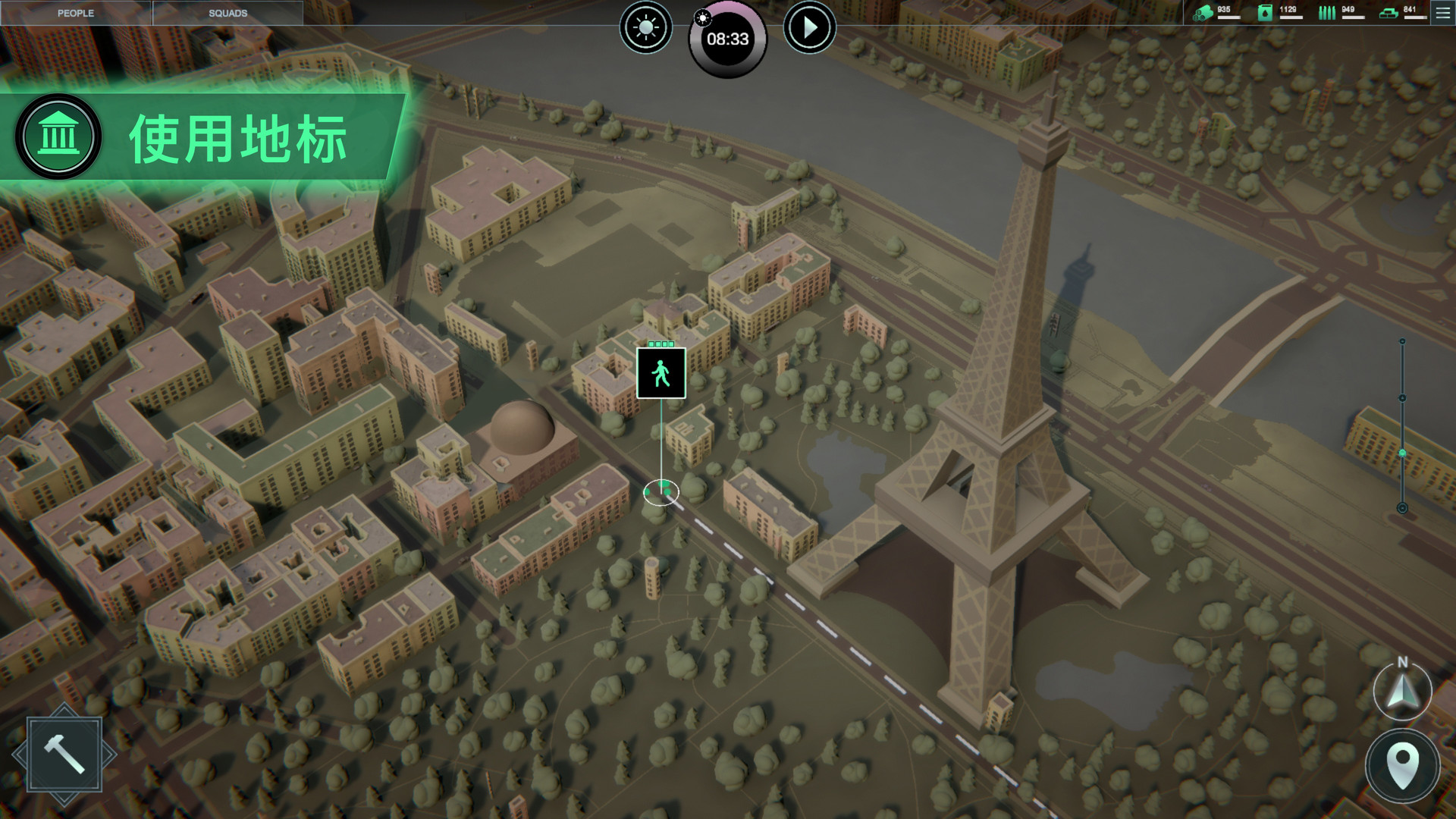Open the PEOPLE tab
The image size is (1456, 819).
(76, 13)
